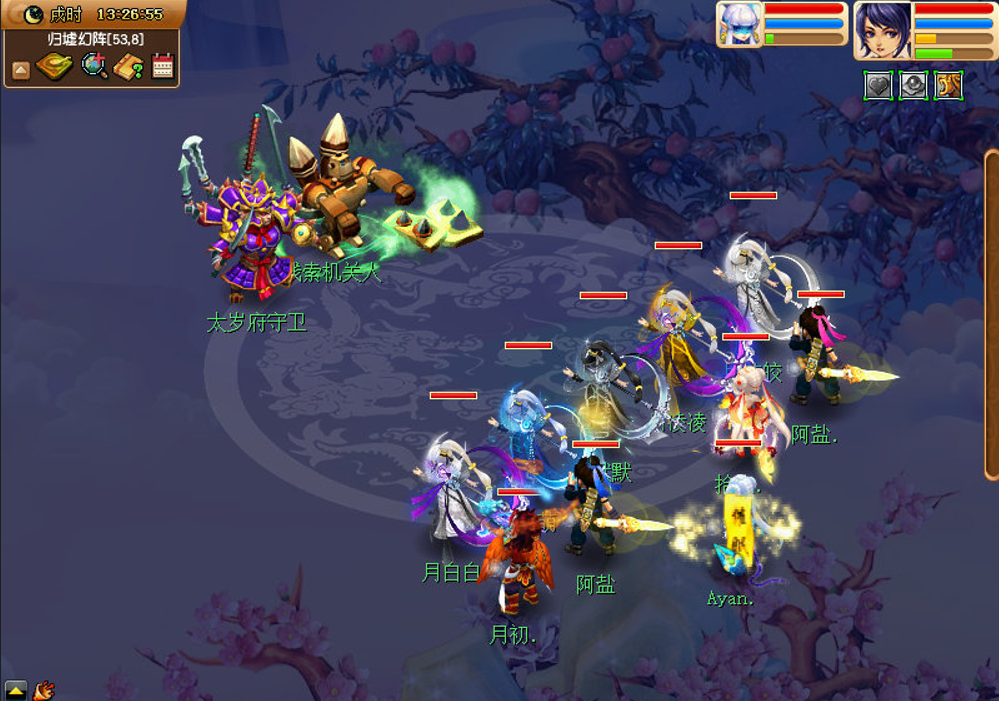Image resolution: width=999 pixels, height=701 pixels.
Task: Click the grey orb buff icon
Action: [913, 86]
